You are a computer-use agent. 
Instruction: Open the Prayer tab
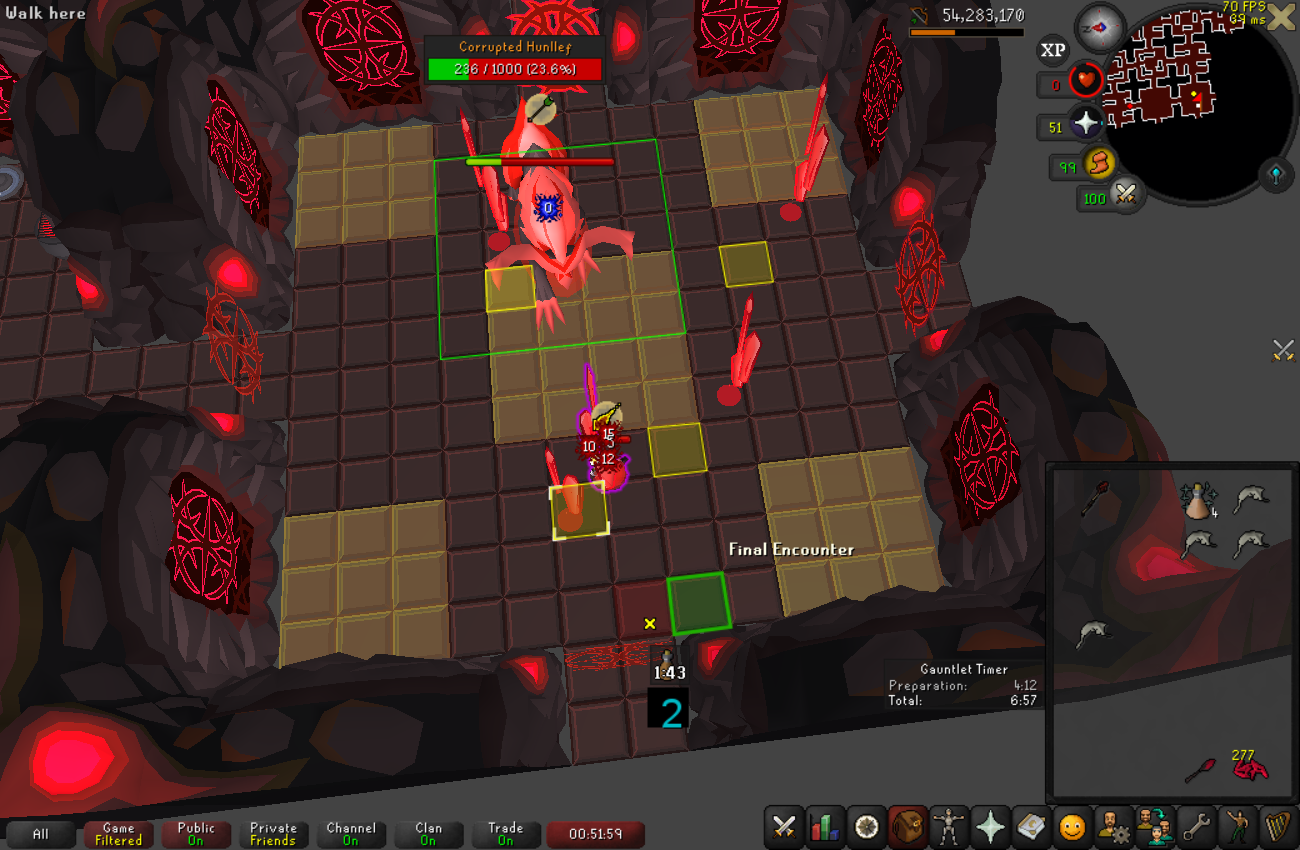(x=990, y=827)
